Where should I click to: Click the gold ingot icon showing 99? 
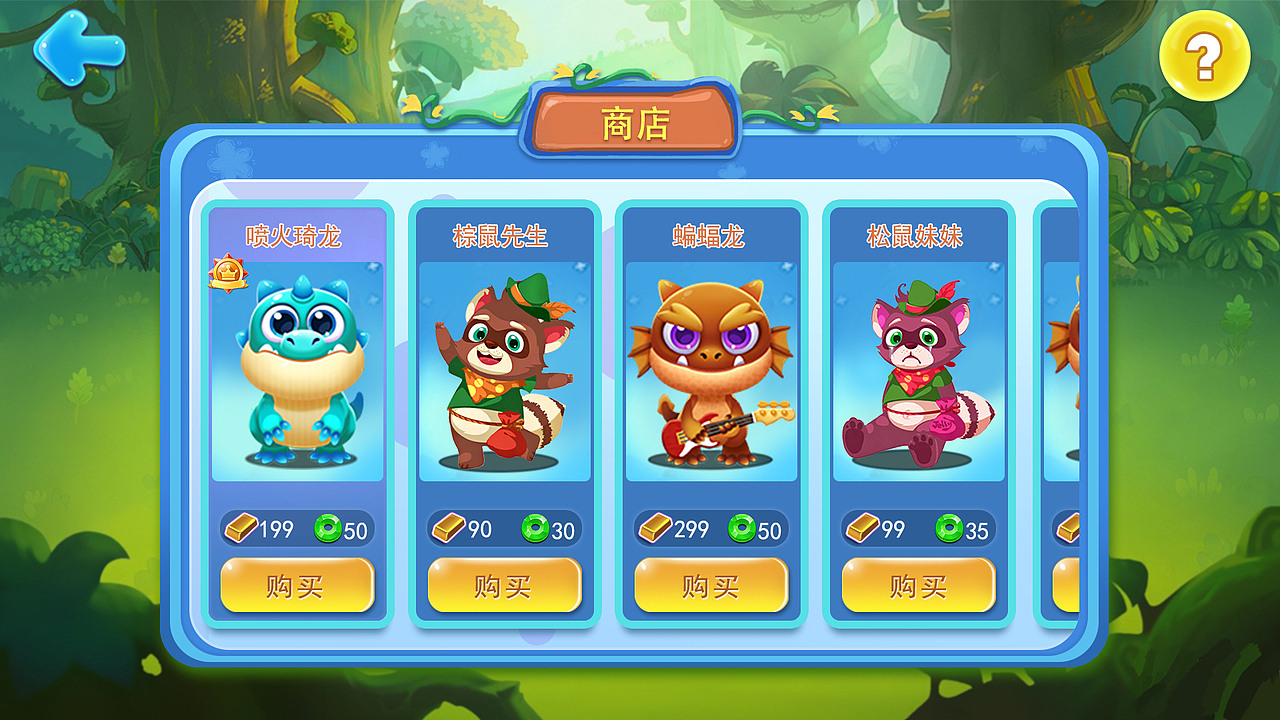point(862,528)
